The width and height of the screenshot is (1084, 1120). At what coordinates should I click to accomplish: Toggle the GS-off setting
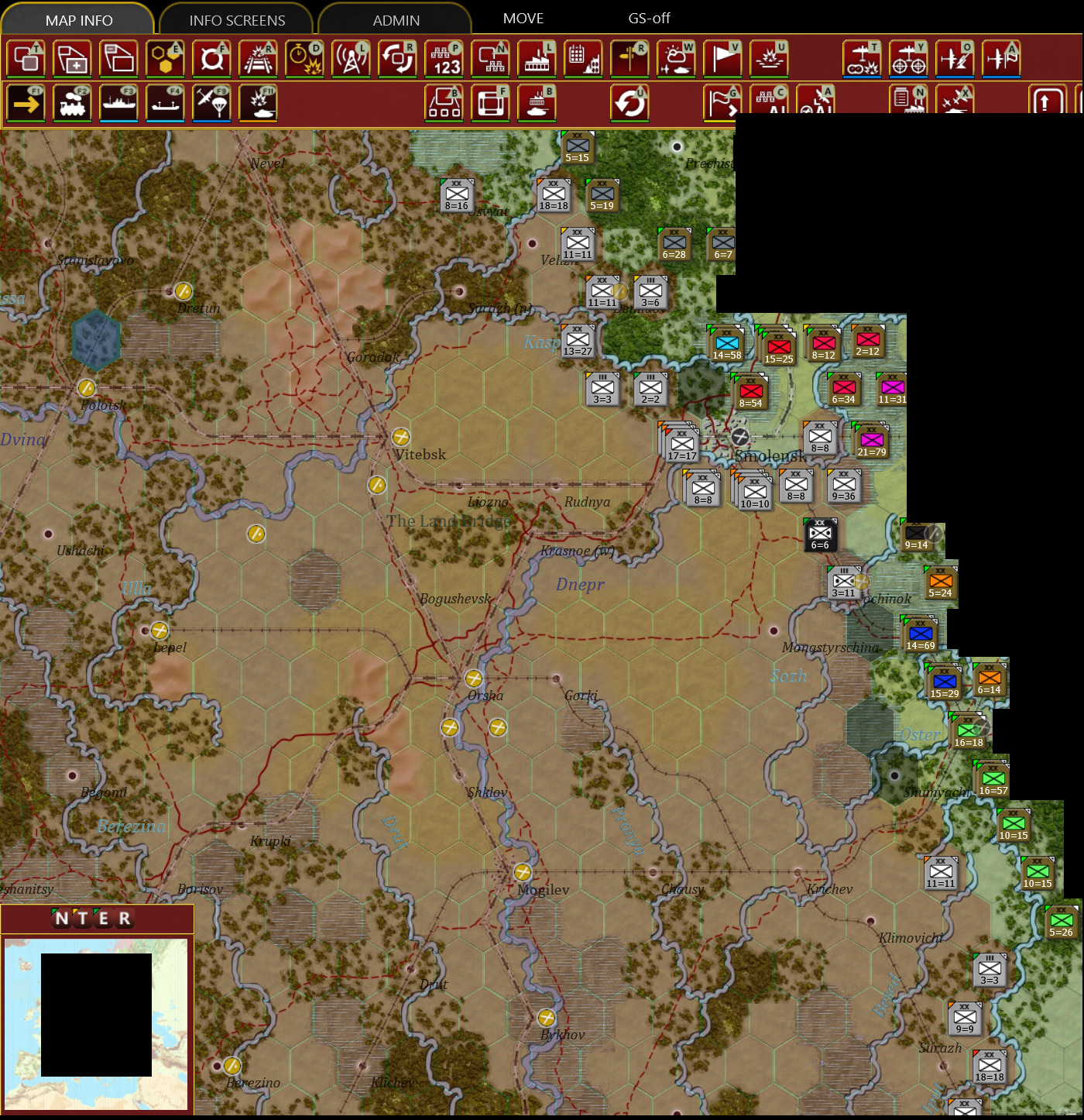pyautogui.click(x=650, y=18)
